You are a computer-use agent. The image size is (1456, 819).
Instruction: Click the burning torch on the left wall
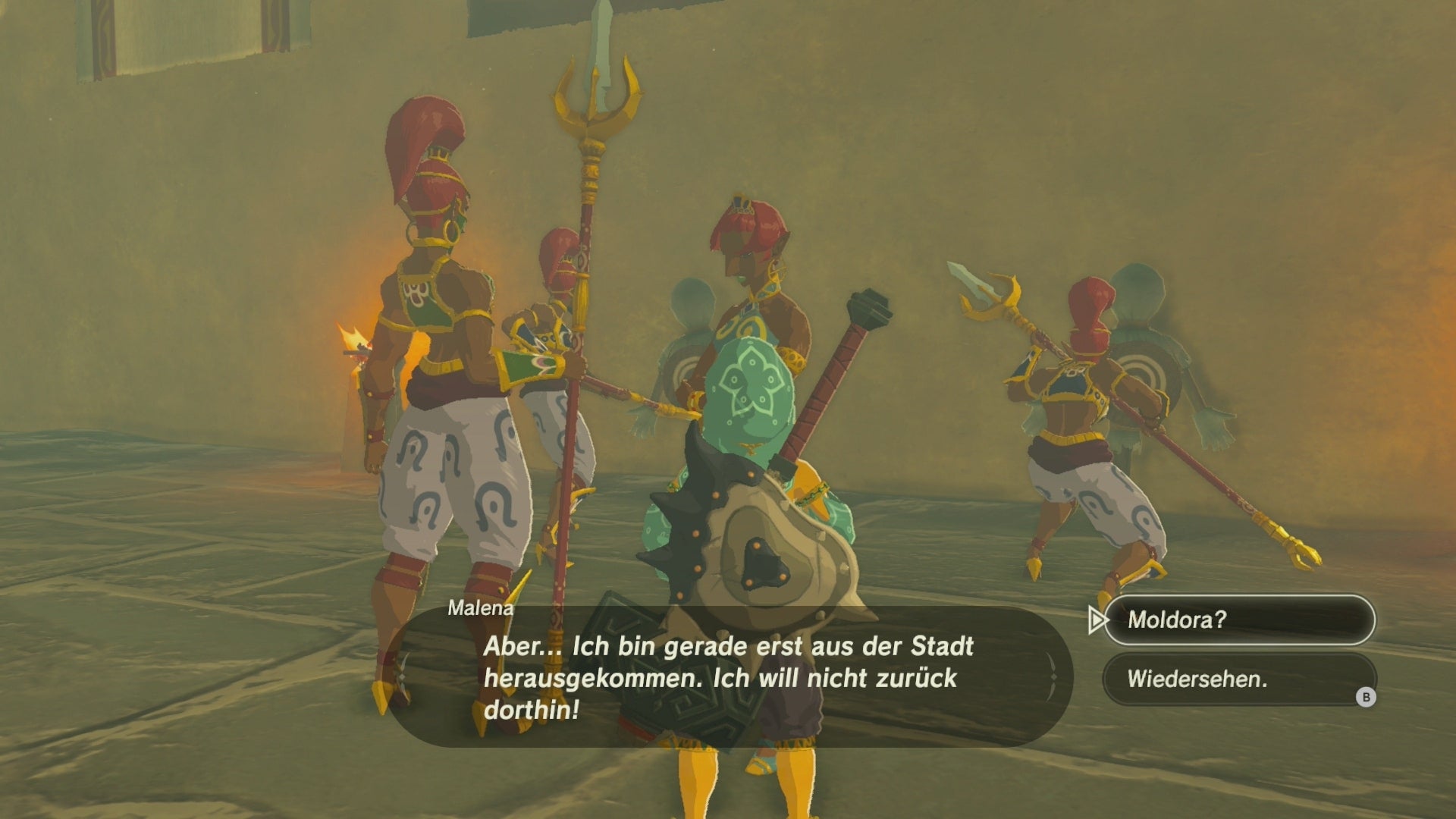pyautogui.click(x=353, y=345)
